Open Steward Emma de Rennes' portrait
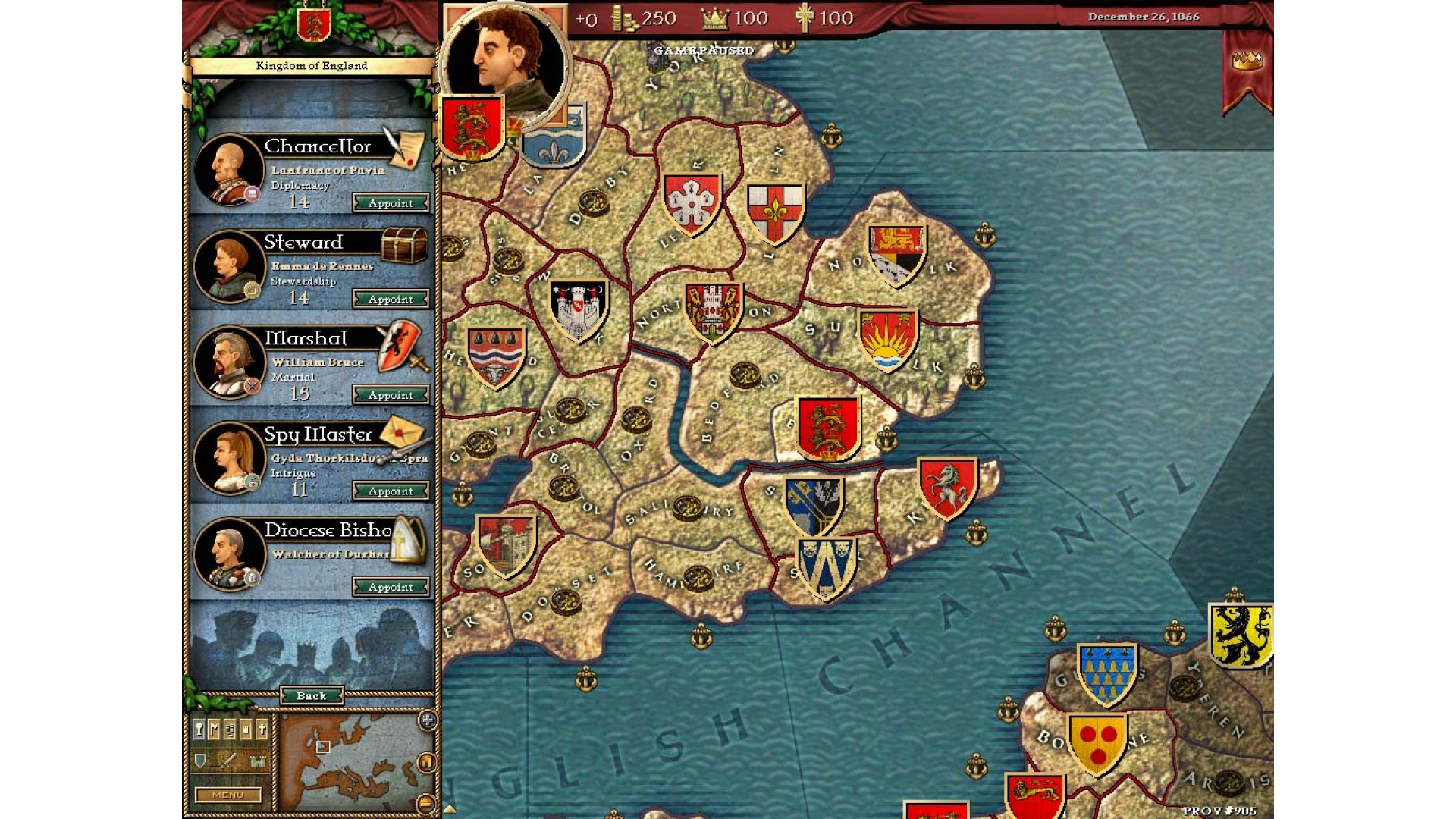This screenshot has width=1456, height=819. pos(229,265)
